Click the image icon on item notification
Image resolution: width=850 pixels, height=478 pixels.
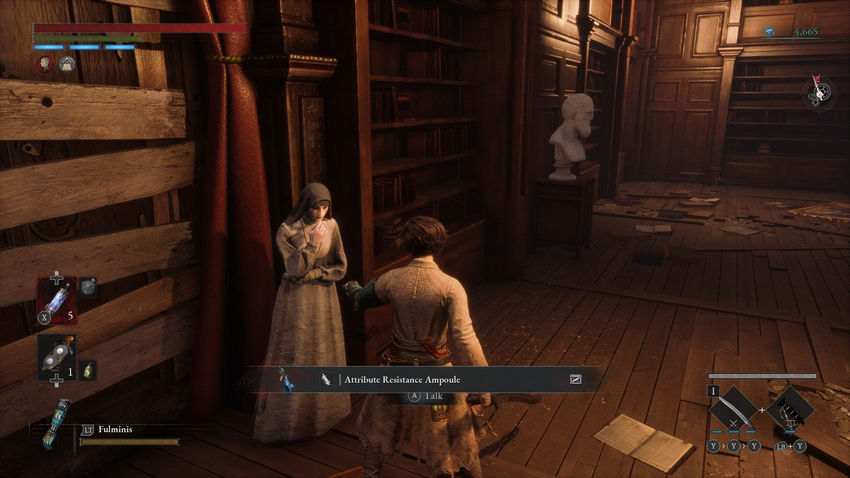(x=576, y=380)
